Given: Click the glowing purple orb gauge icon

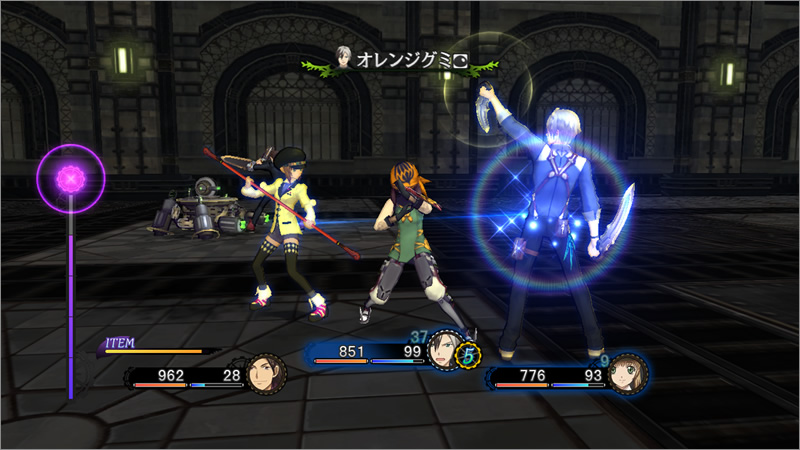Looking at the screenshot, I should pyautogui.click(x=71, y=180).
